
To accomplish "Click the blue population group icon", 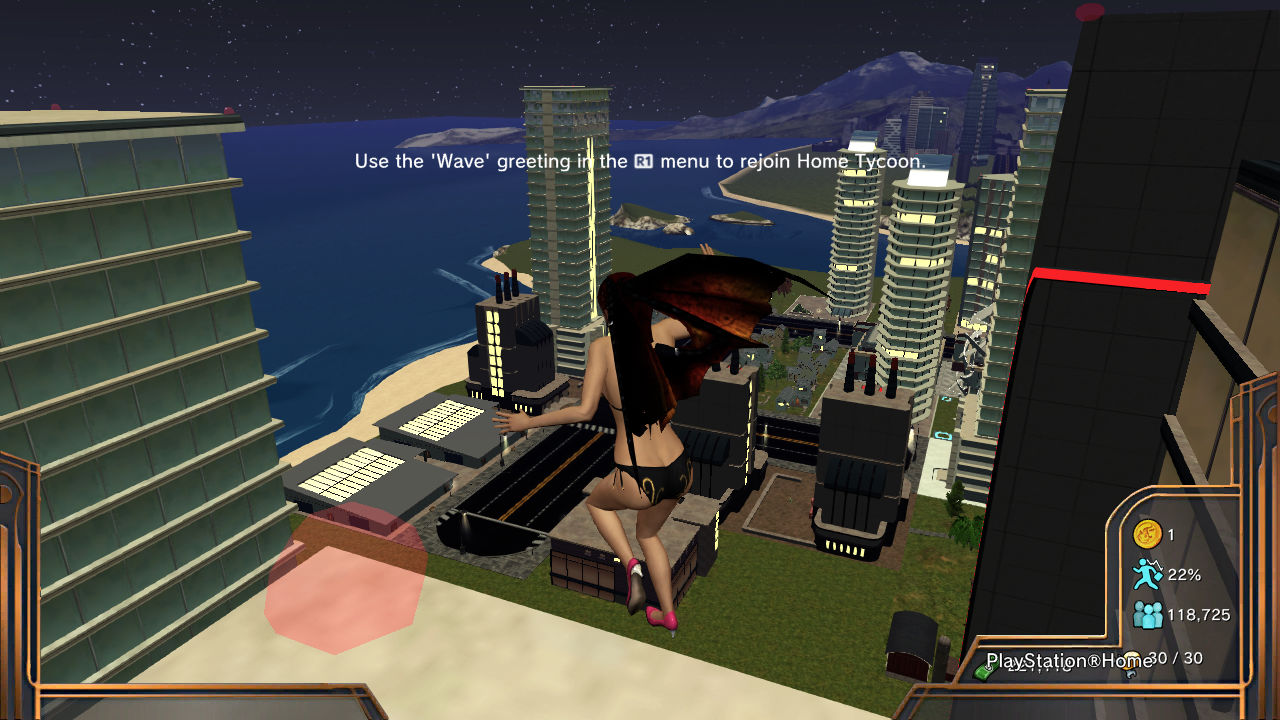I will pos(1147,614).
